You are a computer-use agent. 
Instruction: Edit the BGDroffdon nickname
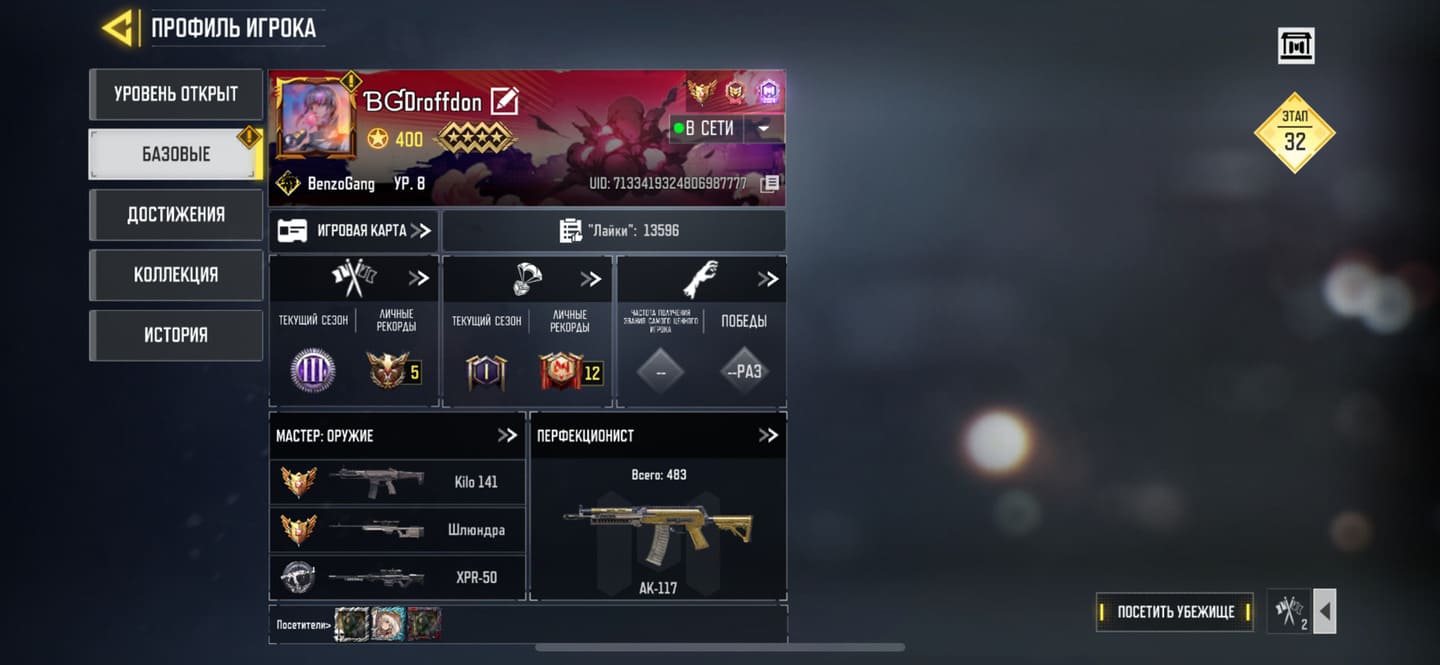coord(504,101)
